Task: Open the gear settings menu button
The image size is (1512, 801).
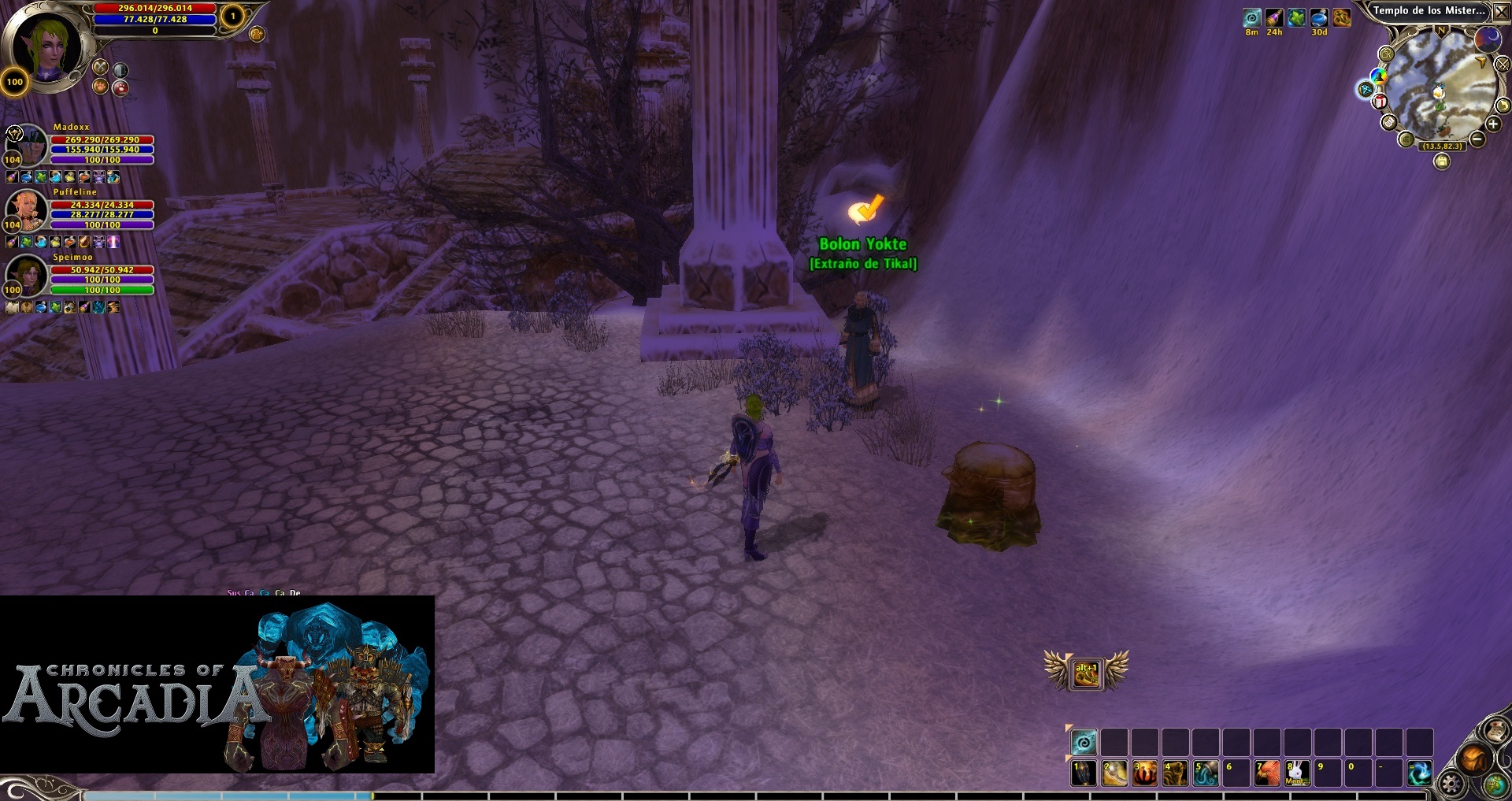Action: (x=1451, y=784)
